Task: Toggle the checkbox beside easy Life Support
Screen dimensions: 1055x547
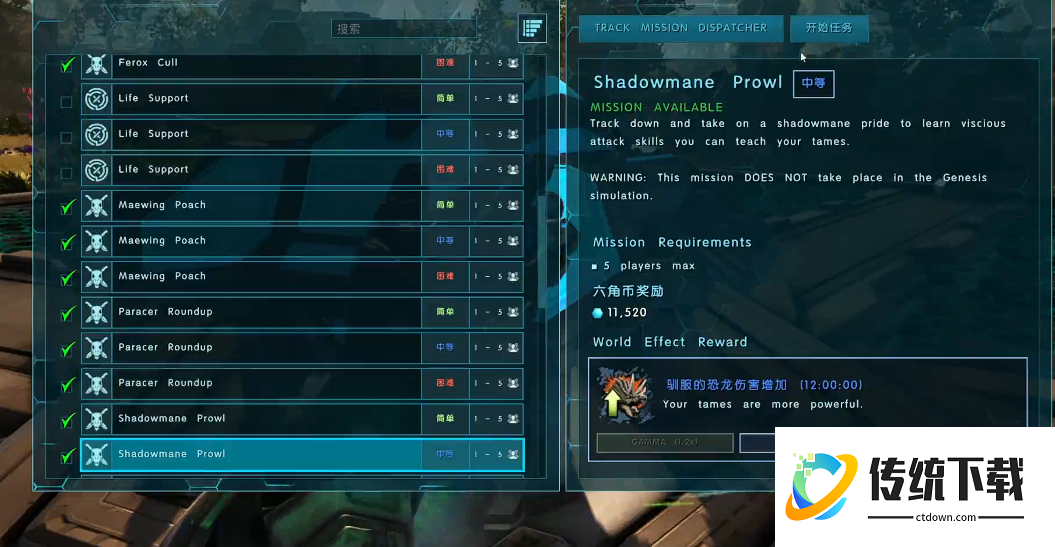Action: click(x=66, y=101)
